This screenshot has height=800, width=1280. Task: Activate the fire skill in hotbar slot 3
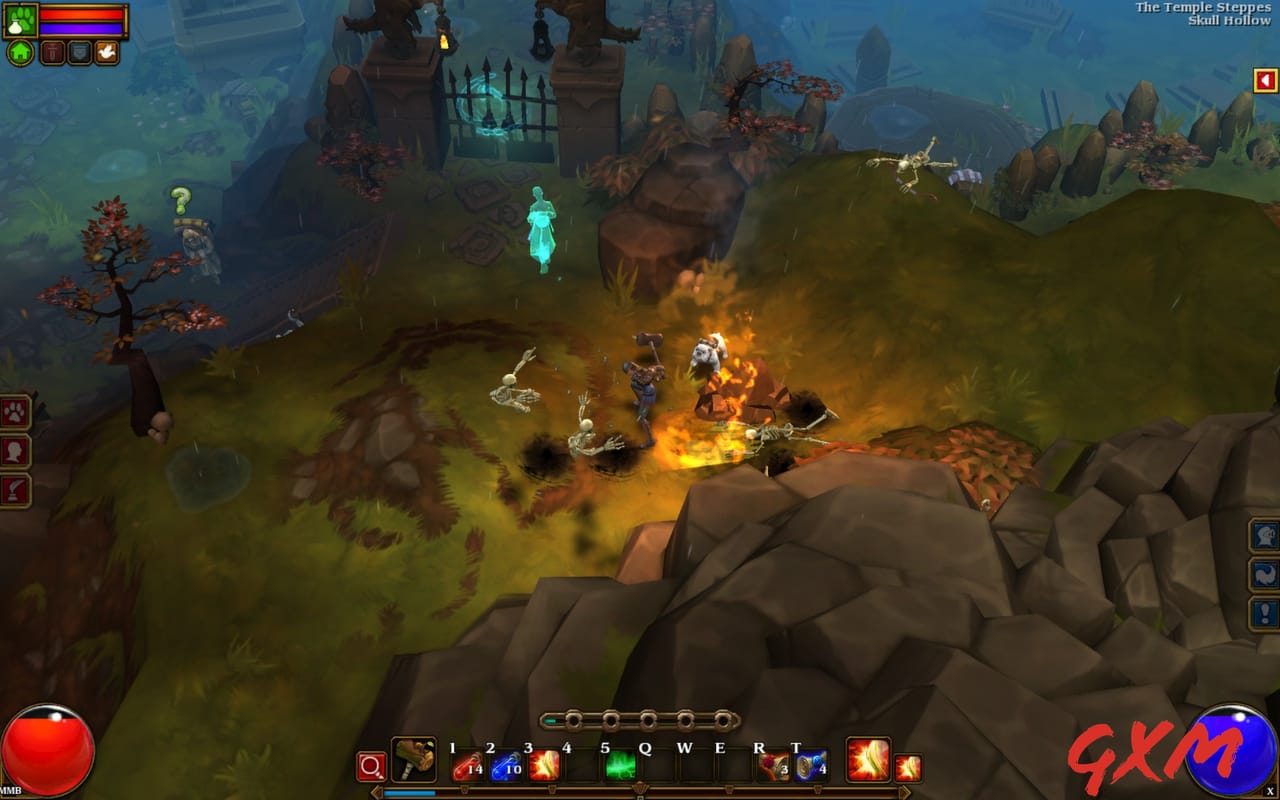click(x=543, y=766)
